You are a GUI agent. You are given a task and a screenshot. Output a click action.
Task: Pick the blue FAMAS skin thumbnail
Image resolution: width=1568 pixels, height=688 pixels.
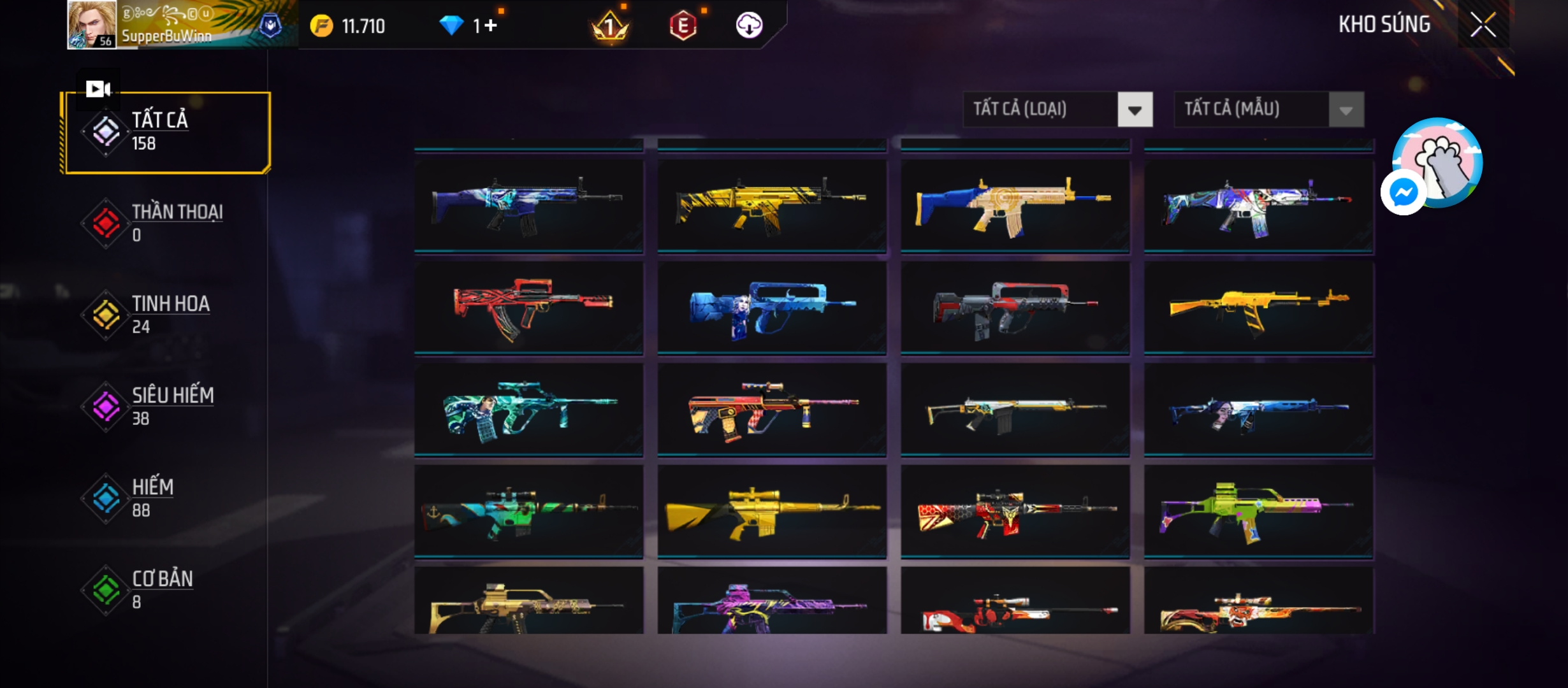pyautogui.click(x=771, y=308)
